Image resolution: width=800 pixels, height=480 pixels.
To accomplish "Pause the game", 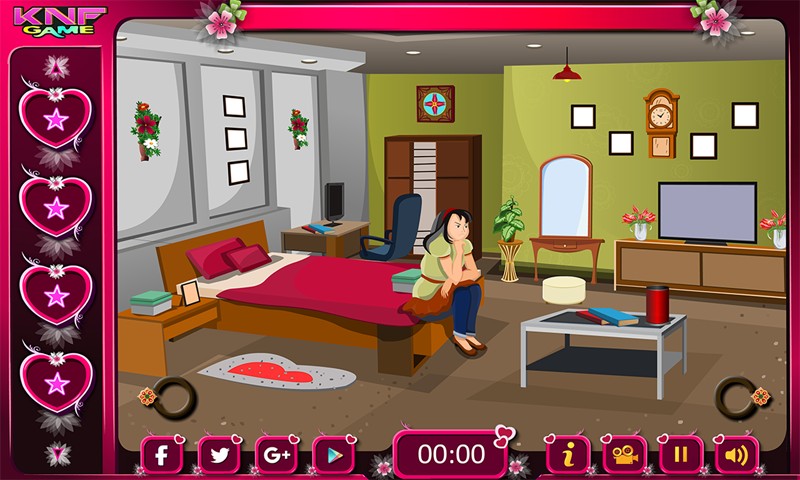I will coord(681,455).
